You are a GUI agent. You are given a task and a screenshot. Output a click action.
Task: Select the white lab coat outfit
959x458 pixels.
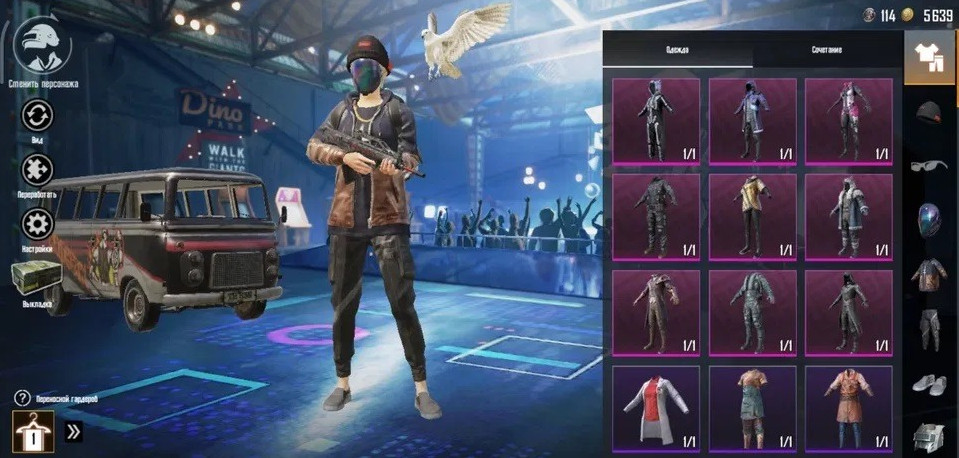656,408
